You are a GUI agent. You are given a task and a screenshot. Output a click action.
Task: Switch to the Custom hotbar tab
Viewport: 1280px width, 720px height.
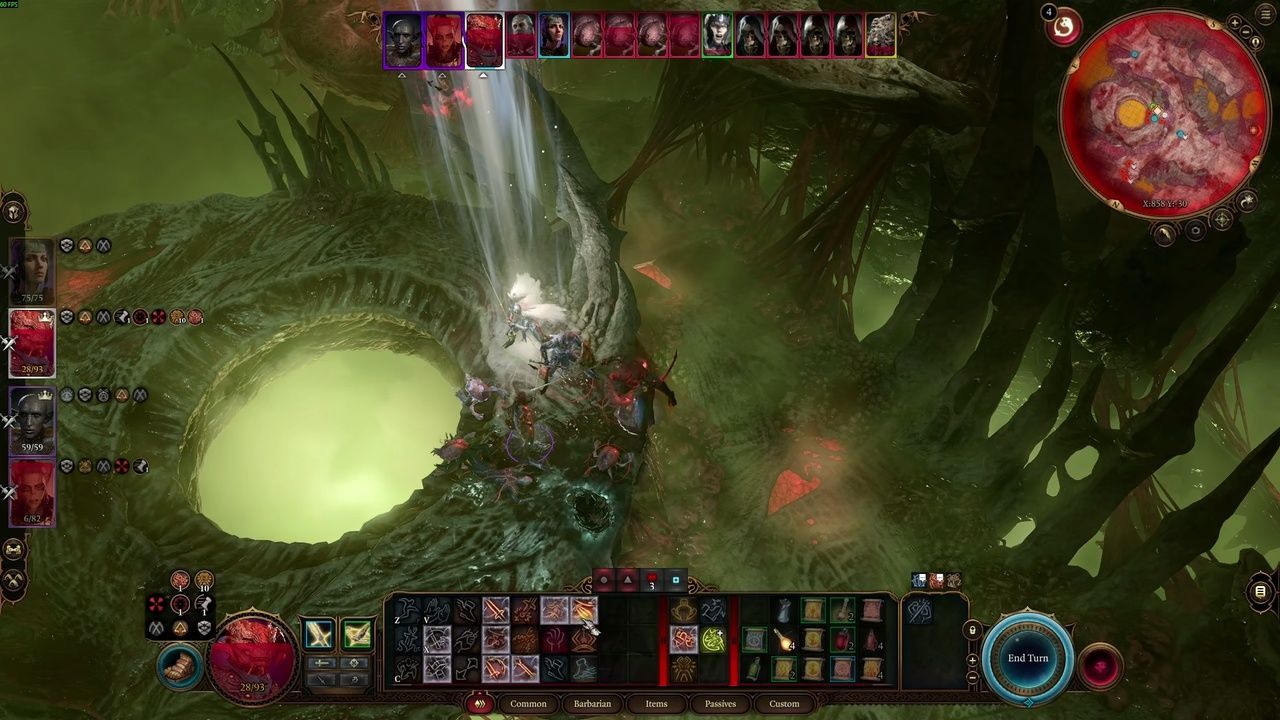coord(784,704)
